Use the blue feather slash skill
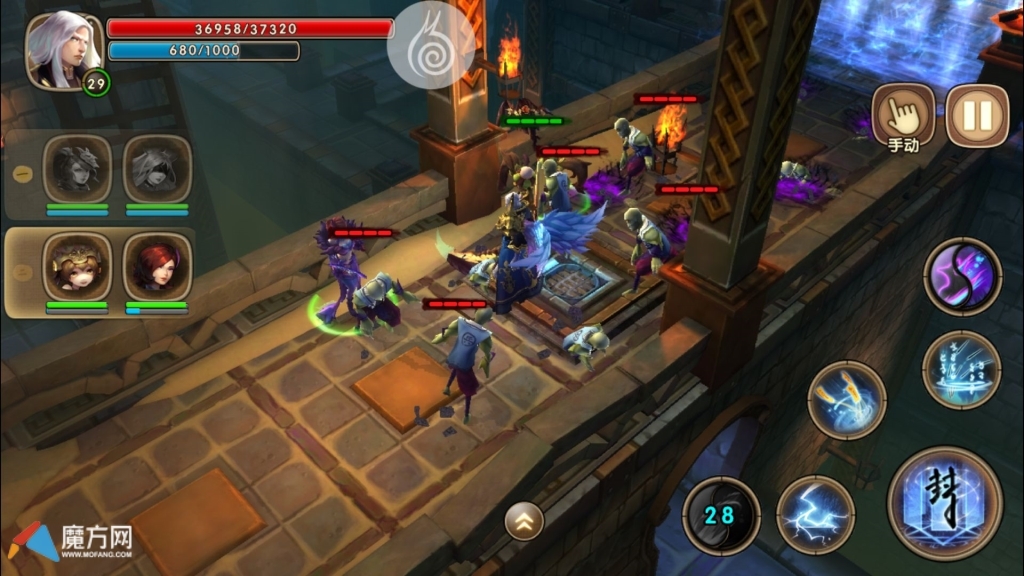The width and height of the screenshot is (1024, 576). [x=846, y=400]
